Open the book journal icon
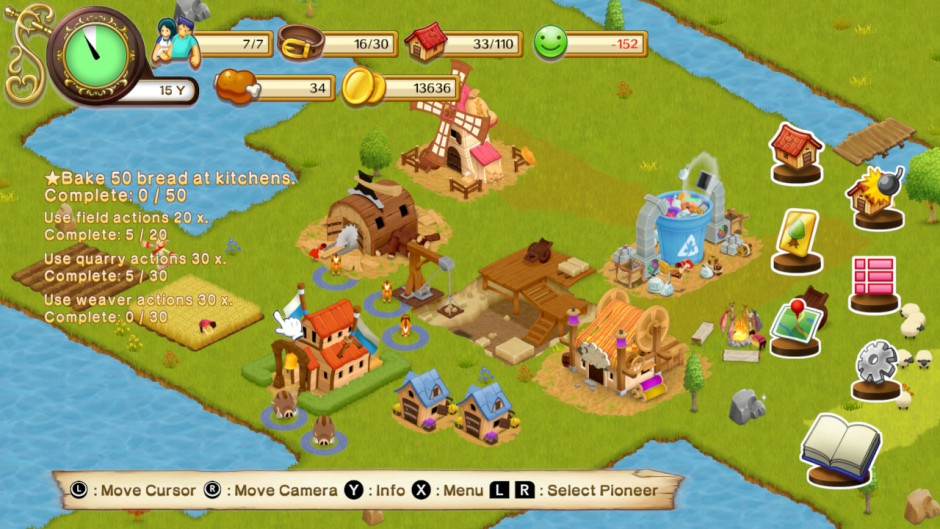 840,445
